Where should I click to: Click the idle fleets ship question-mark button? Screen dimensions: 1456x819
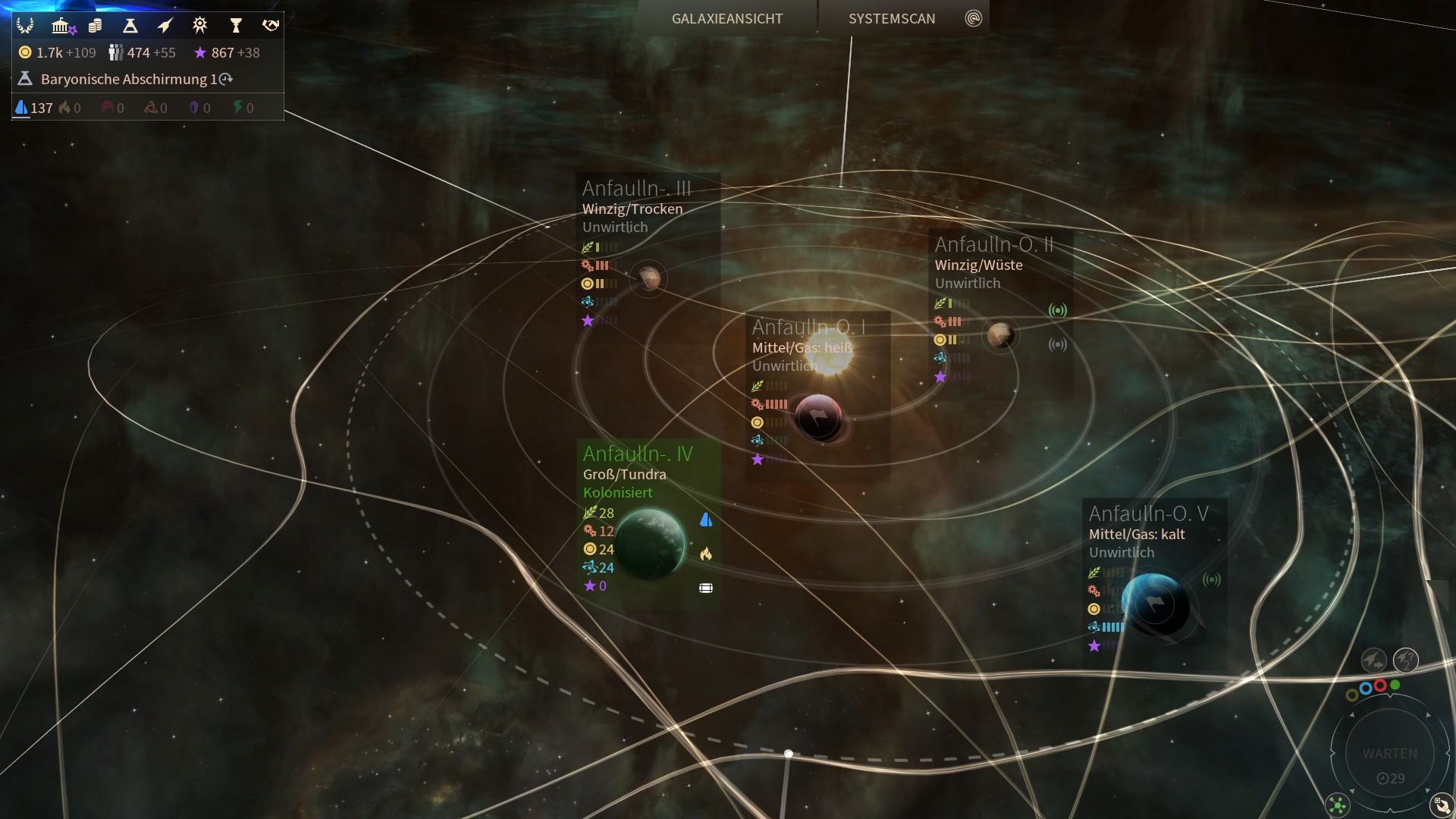(1405, 660)
